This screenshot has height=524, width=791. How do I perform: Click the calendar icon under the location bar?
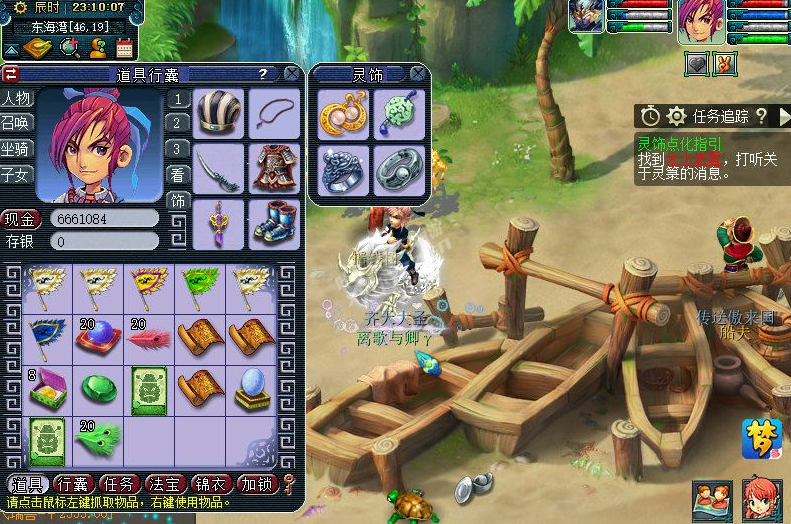pos(124,47)
